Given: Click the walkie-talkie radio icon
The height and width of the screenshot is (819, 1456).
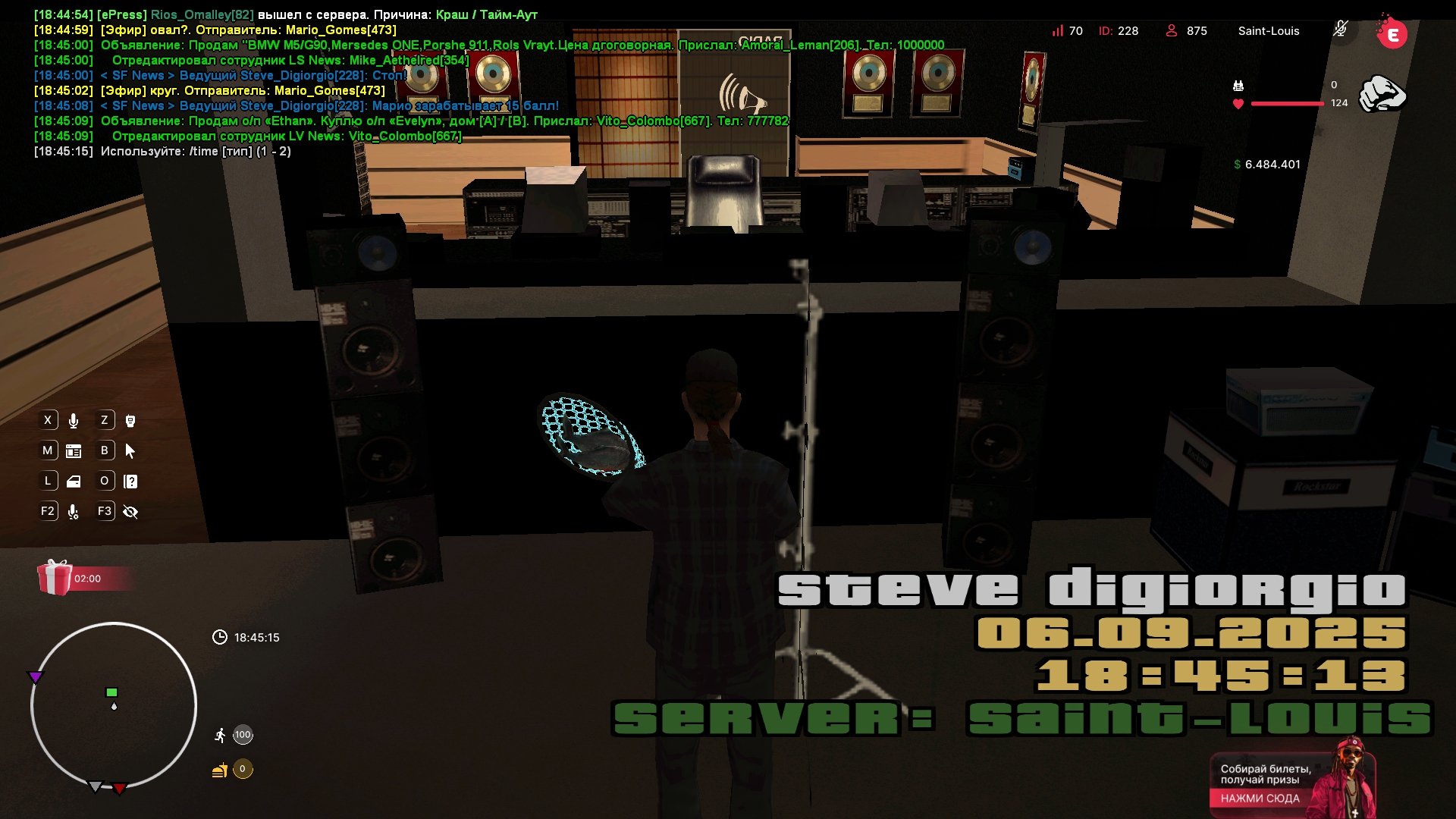Looking at the screenshot, I should pyautogui.click(x=130, y=421).
